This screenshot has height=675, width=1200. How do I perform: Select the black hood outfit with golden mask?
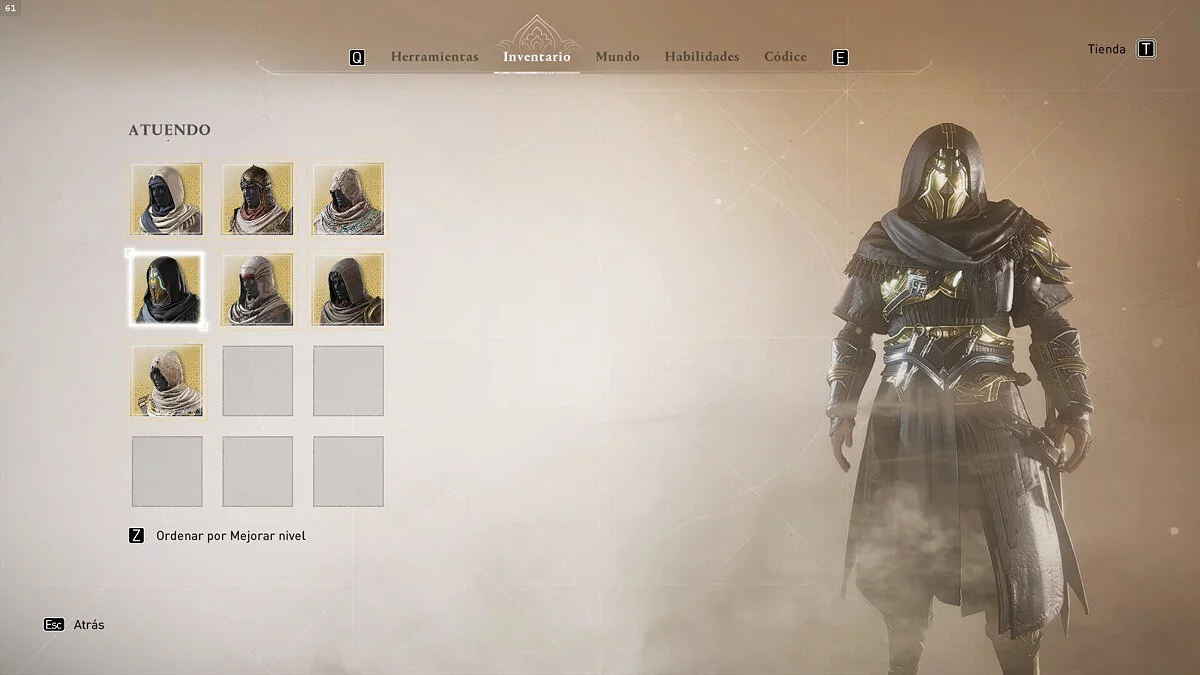coord(167,289)
